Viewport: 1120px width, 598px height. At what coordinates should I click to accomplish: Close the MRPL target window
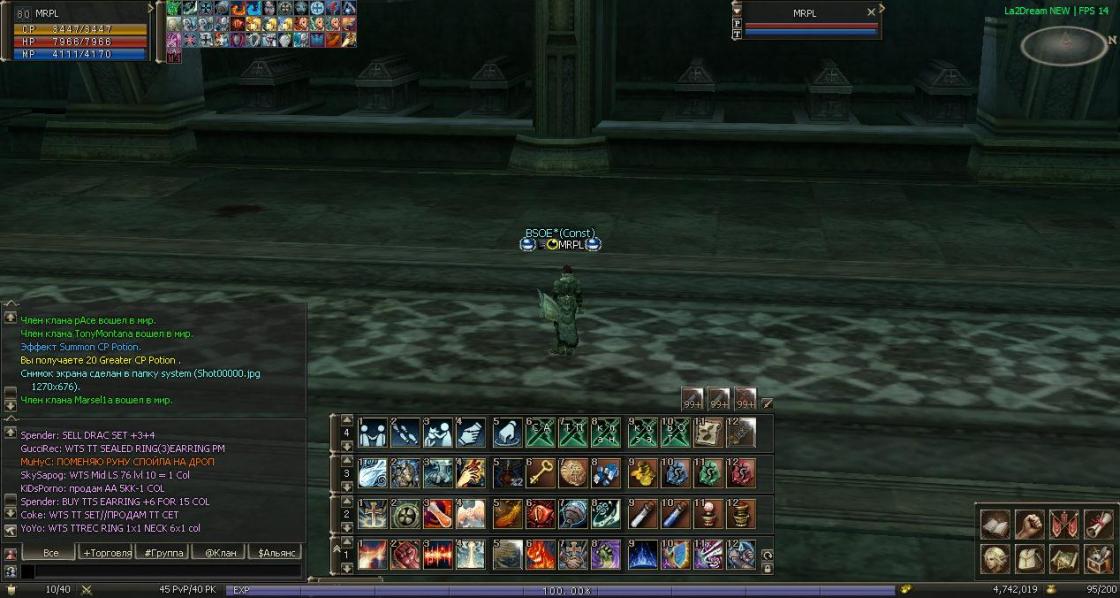click(x=871, y=13)
